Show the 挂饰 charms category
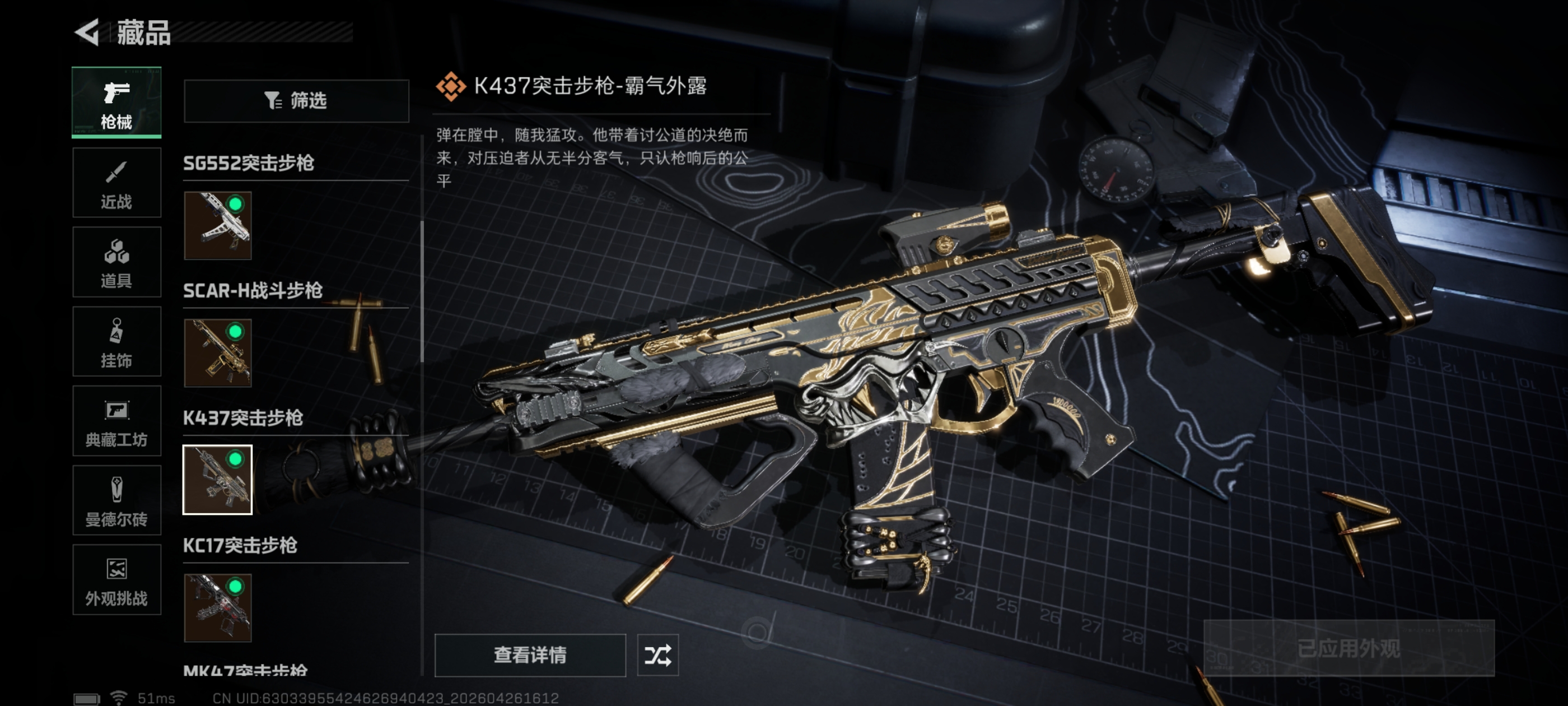1568x706 pixels. tap(116, 342)
